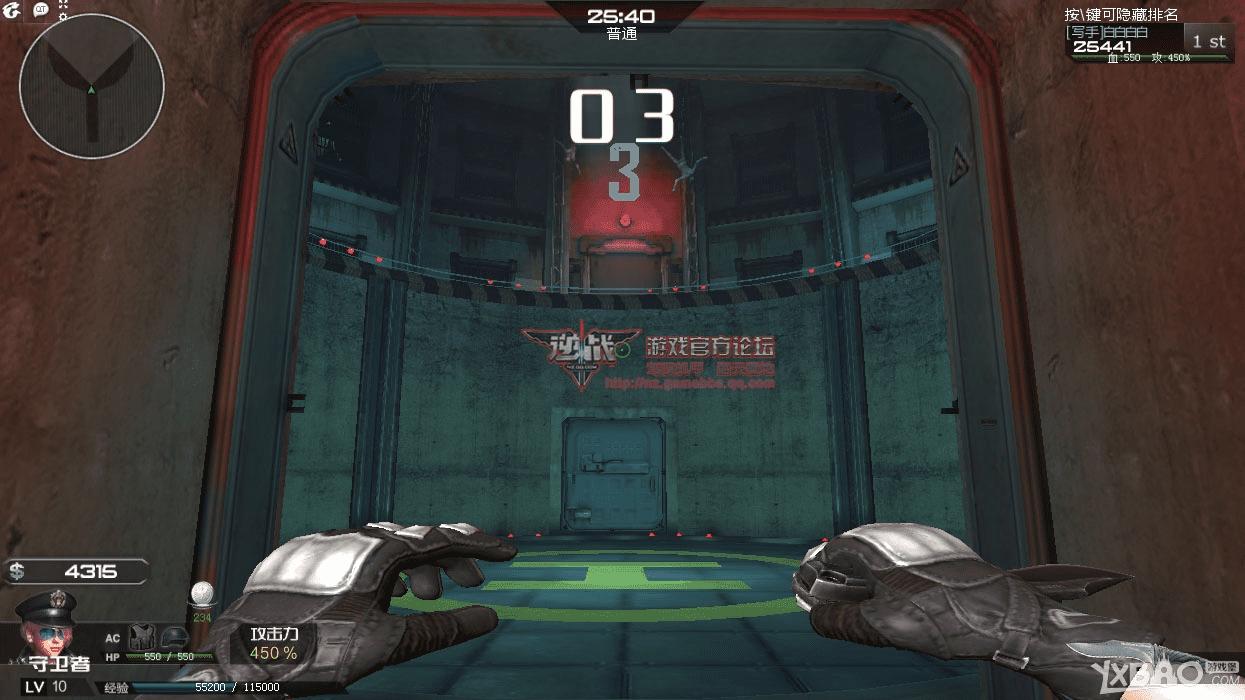Select the helmet armor icon
The image size is (1245, 700).
click(173, 637)
